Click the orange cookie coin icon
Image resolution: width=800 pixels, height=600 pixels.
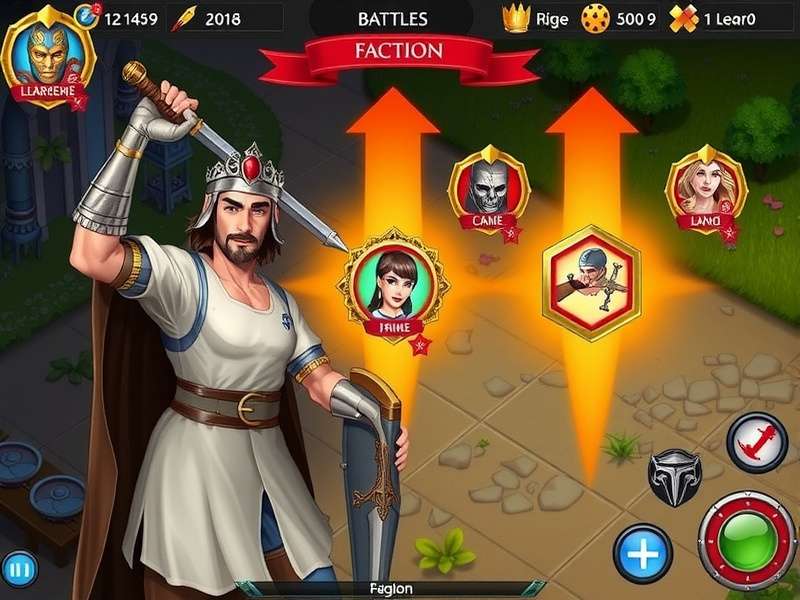pyautogui.click(x=596, y=19)
